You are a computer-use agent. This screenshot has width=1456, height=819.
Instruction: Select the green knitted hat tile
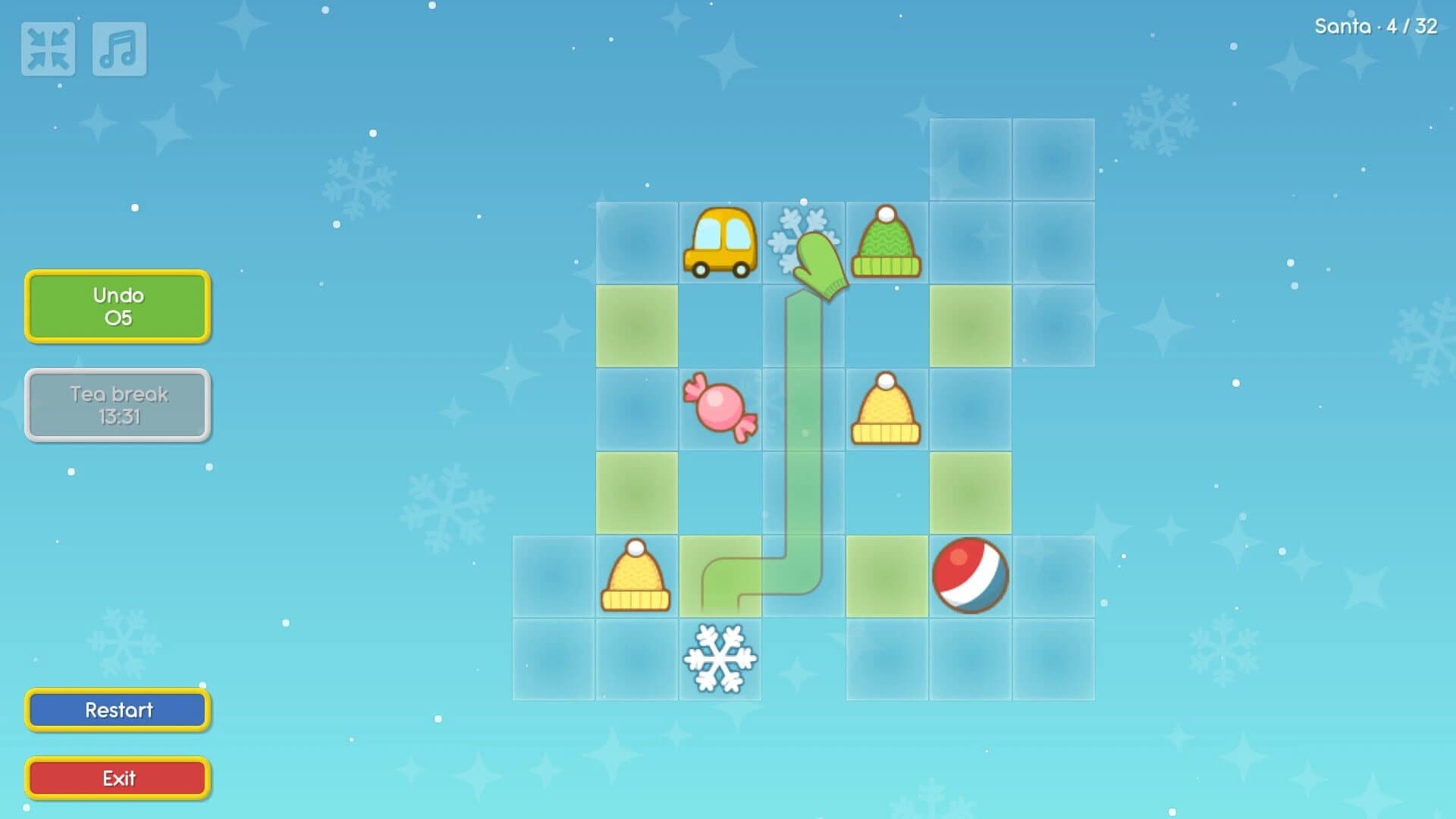tap(886, 243)
